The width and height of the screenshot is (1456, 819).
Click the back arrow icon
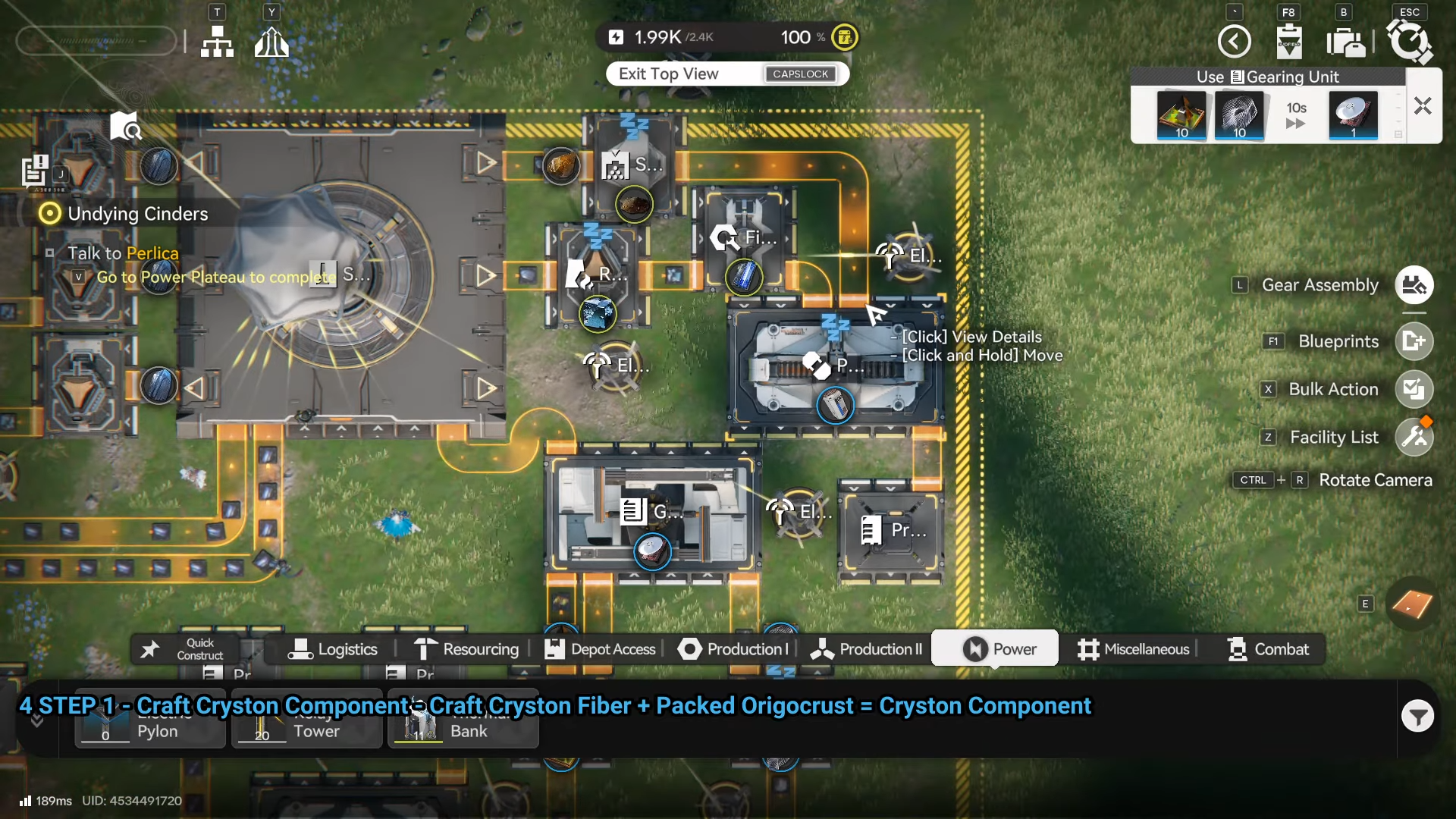[x=1234, y=41]
